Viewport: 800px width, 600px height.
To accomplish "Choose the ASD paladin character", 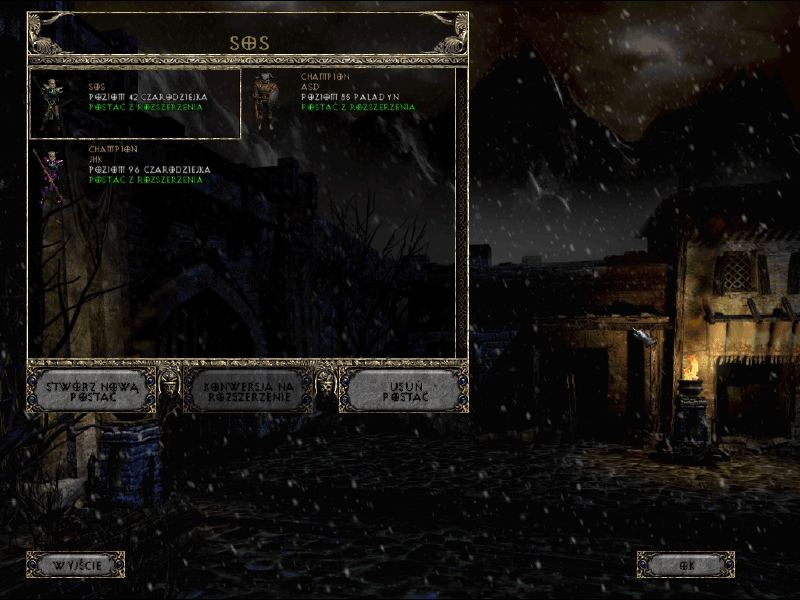I will 348,102.
